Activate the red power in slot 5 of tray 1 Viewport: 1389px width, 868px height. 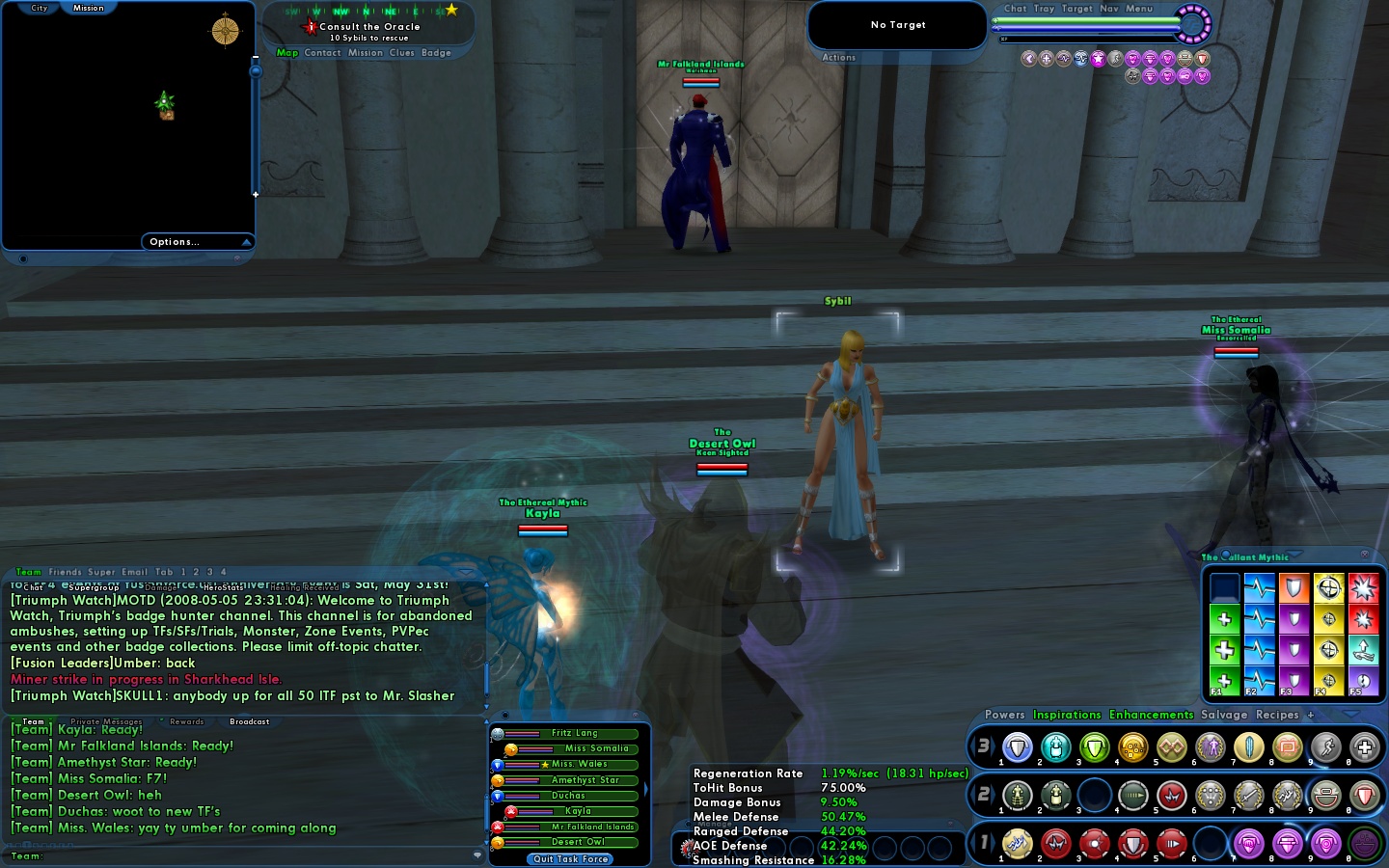click(1171, 843)
